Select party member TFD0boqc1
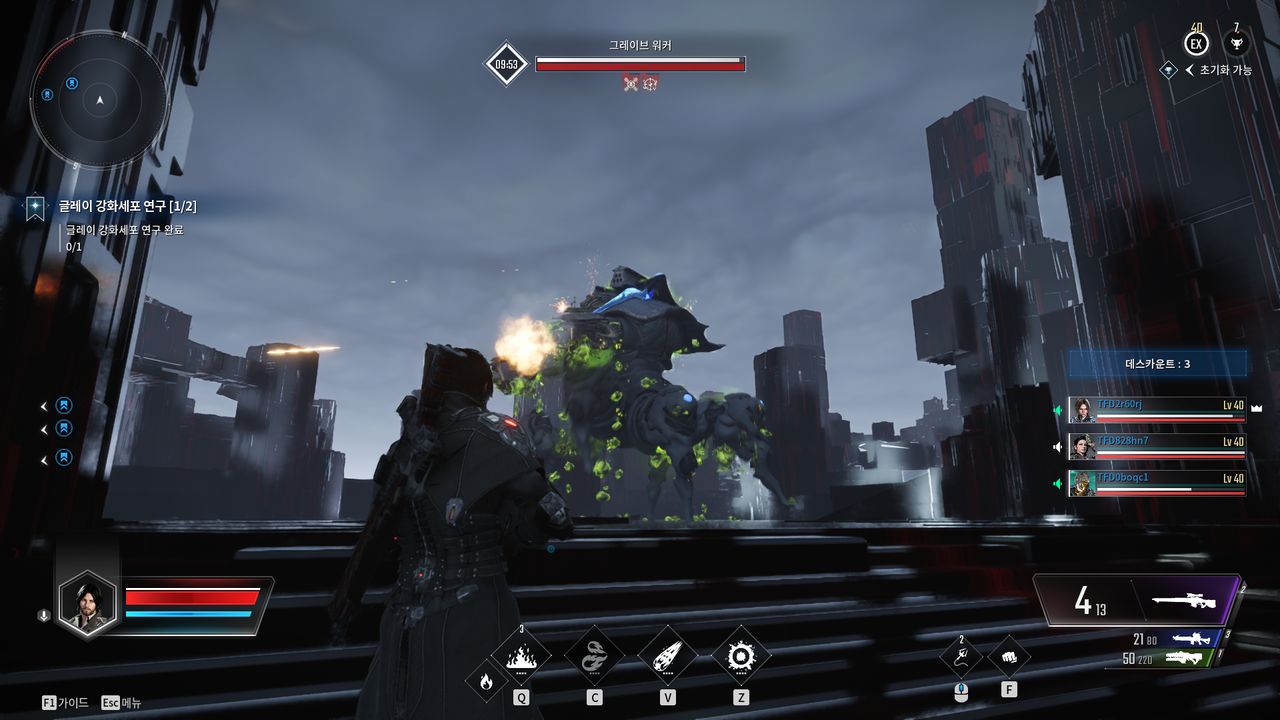Viewport: 1280px width, 720px height. pos(1157,483)
